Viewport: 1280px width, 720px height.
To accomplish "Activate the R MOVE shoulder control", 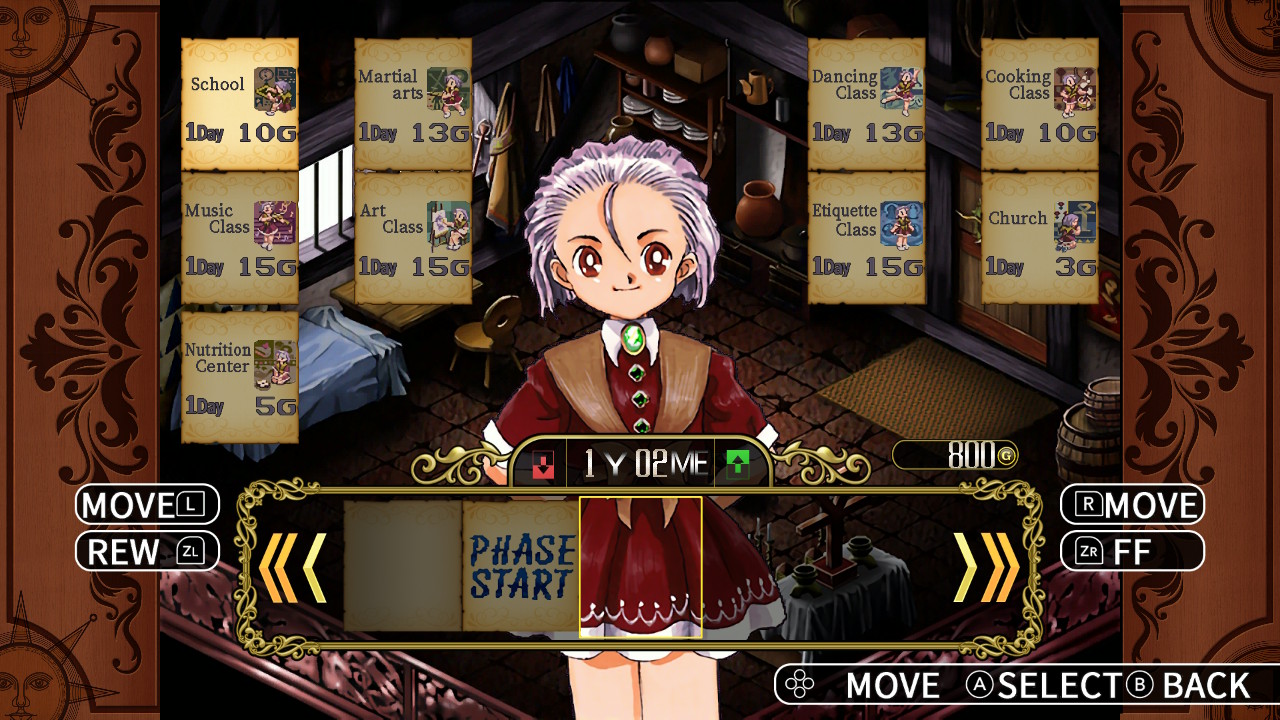I will coord(1130,504).
